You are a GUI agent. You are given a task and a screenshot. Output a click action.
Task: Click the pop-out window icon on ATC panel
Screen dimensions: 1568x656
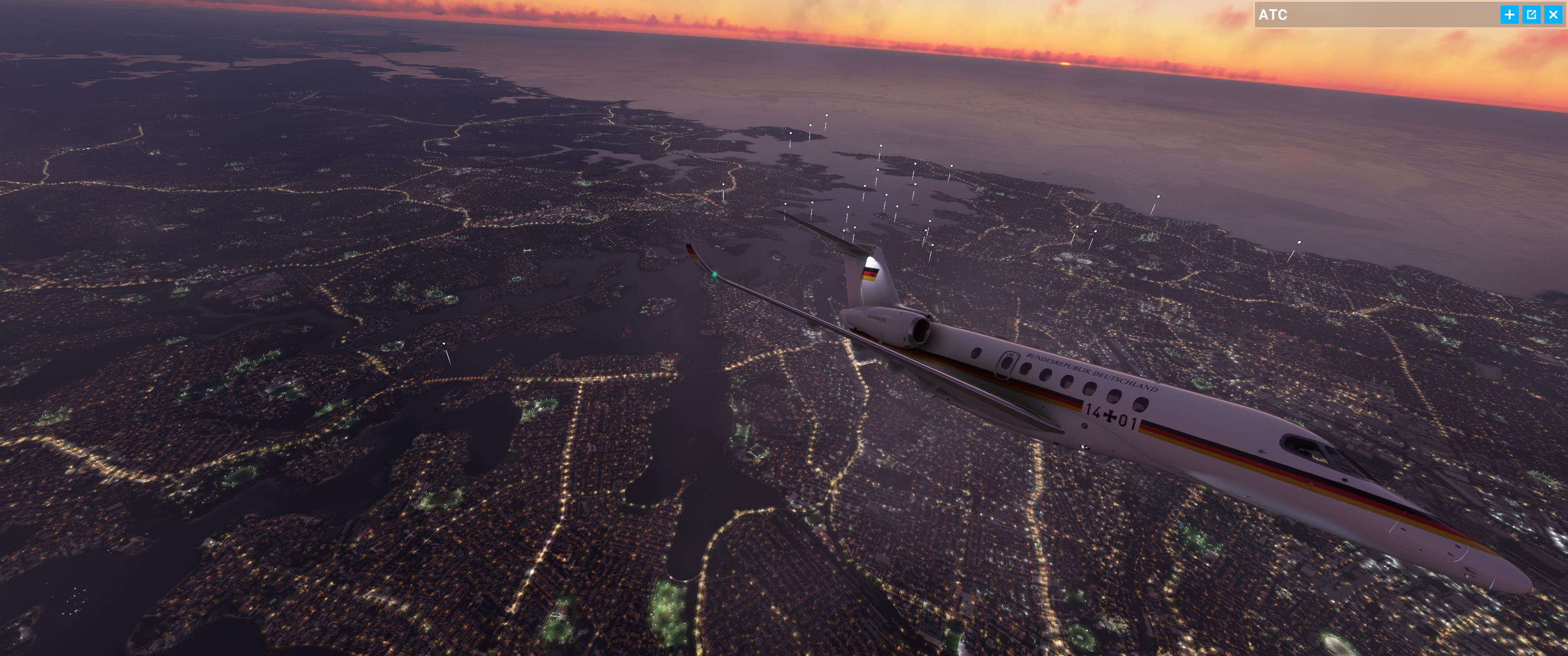(1532, 15)
